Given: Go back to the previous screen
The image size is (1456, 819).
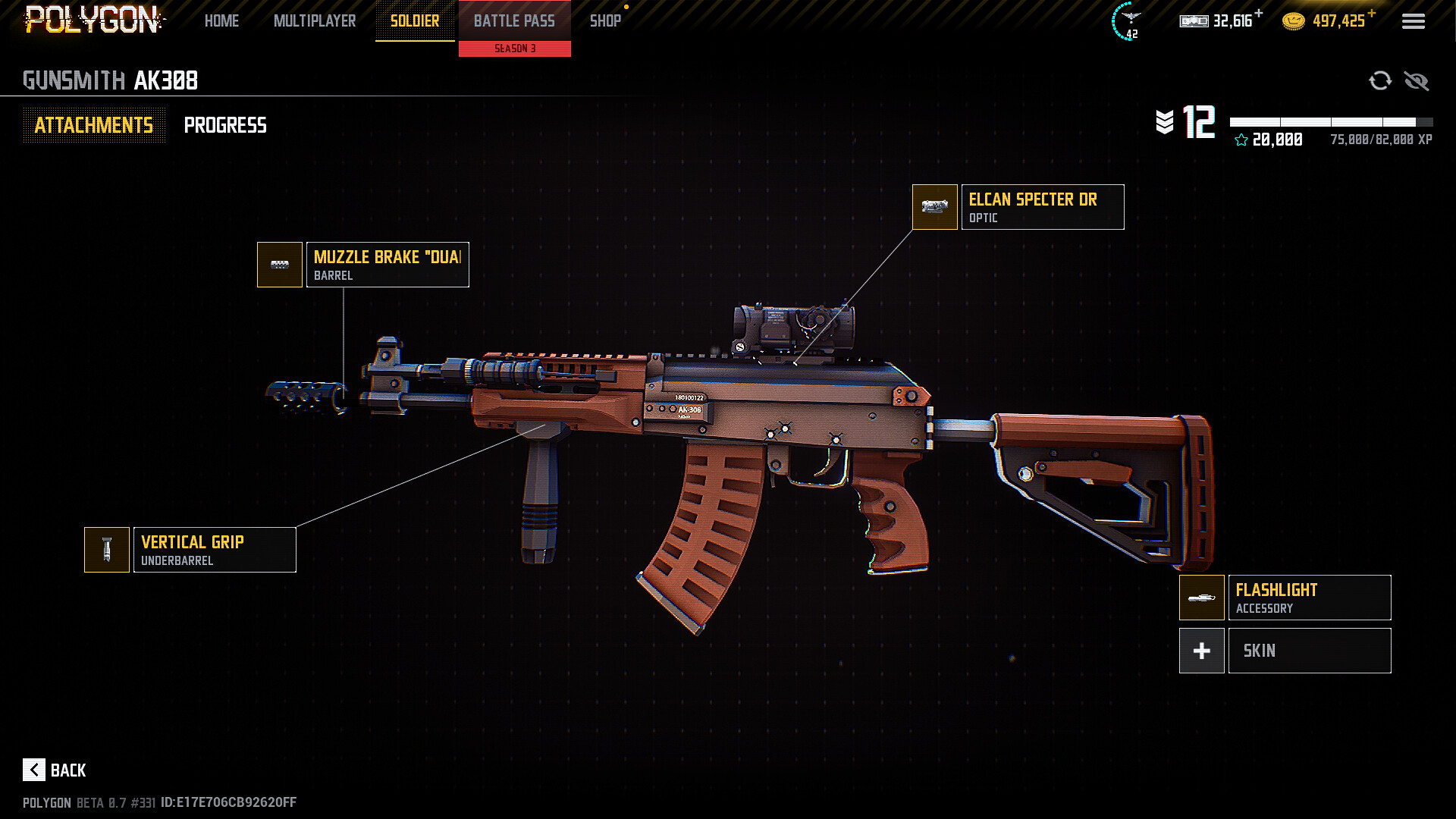Looking at the screenshot, I should point(55,770).
